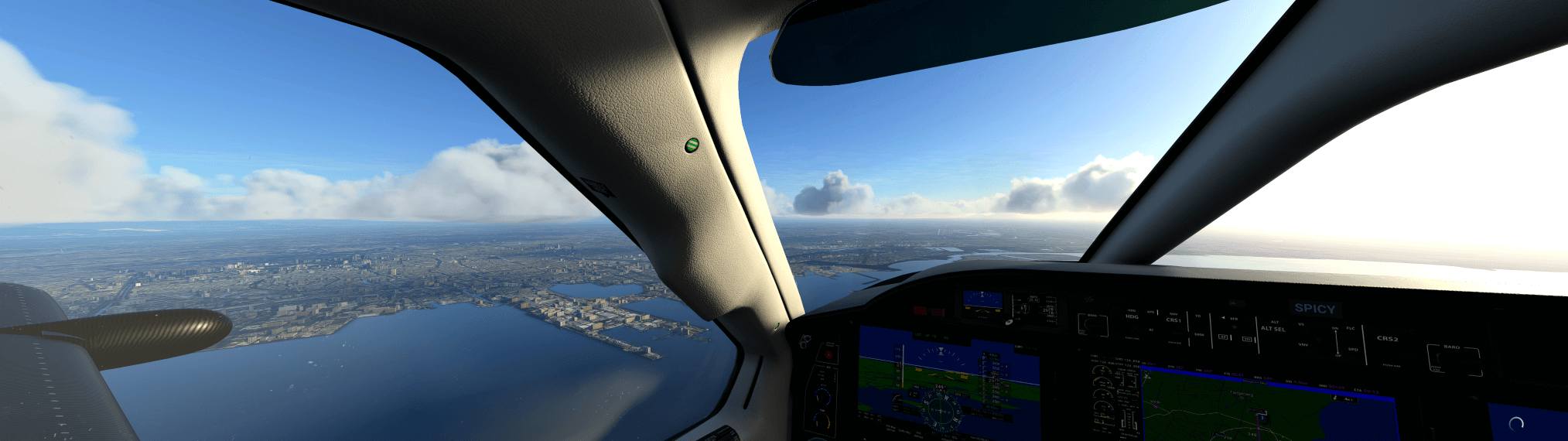Engage the AP autopilot button
Screen dimensions: 1568x441
(x=1225, y=337)
